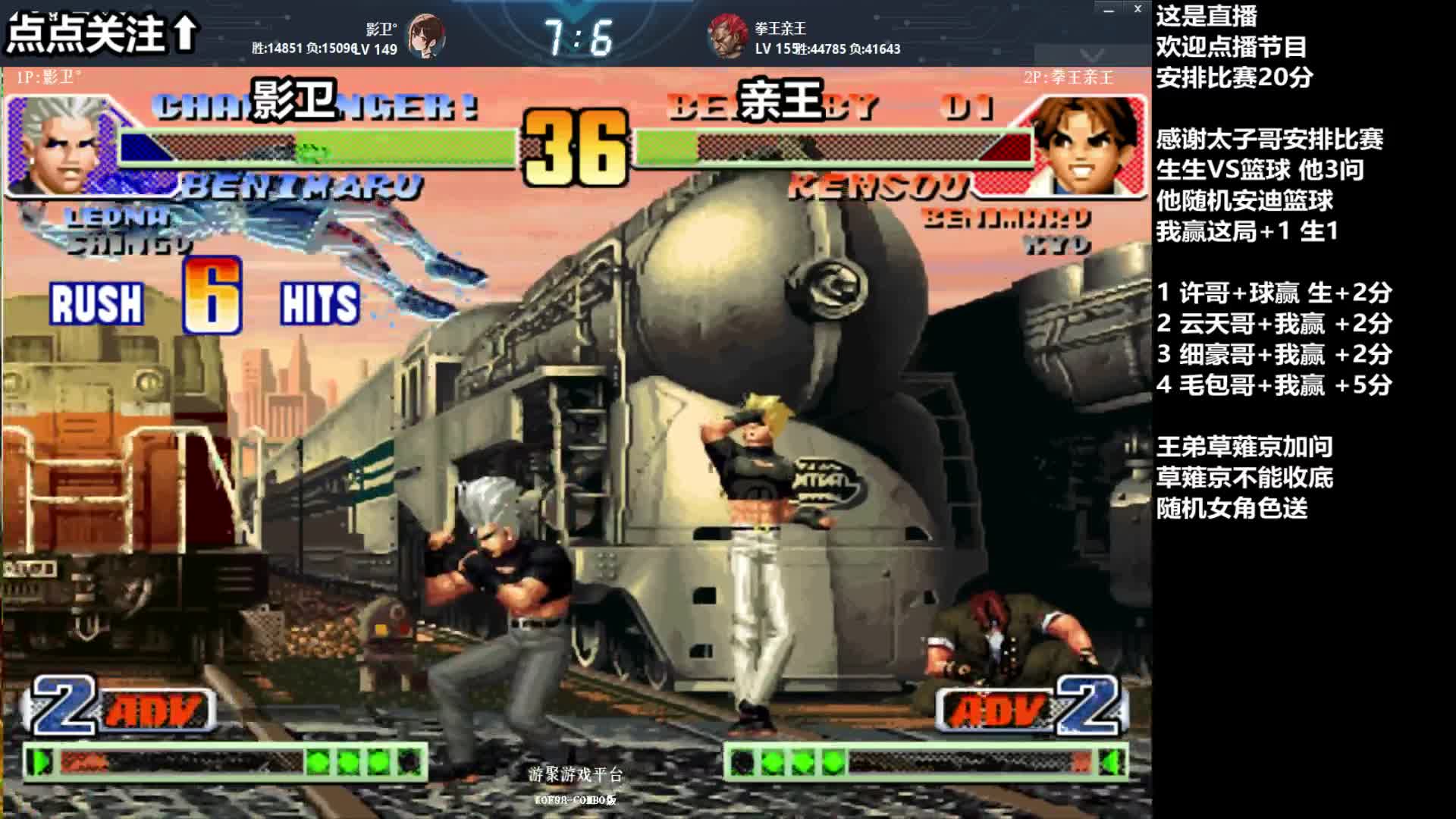Screen dimensions: 1456x819
Task: Close the game platform window
Action: coord(1137,9)
